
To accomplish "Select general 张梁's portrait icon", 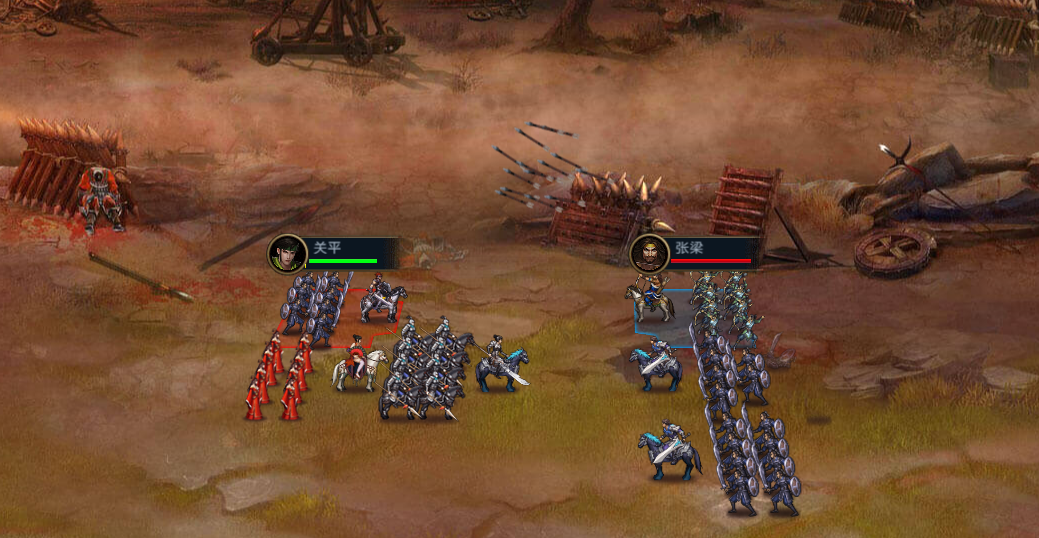I will (649, 253).
